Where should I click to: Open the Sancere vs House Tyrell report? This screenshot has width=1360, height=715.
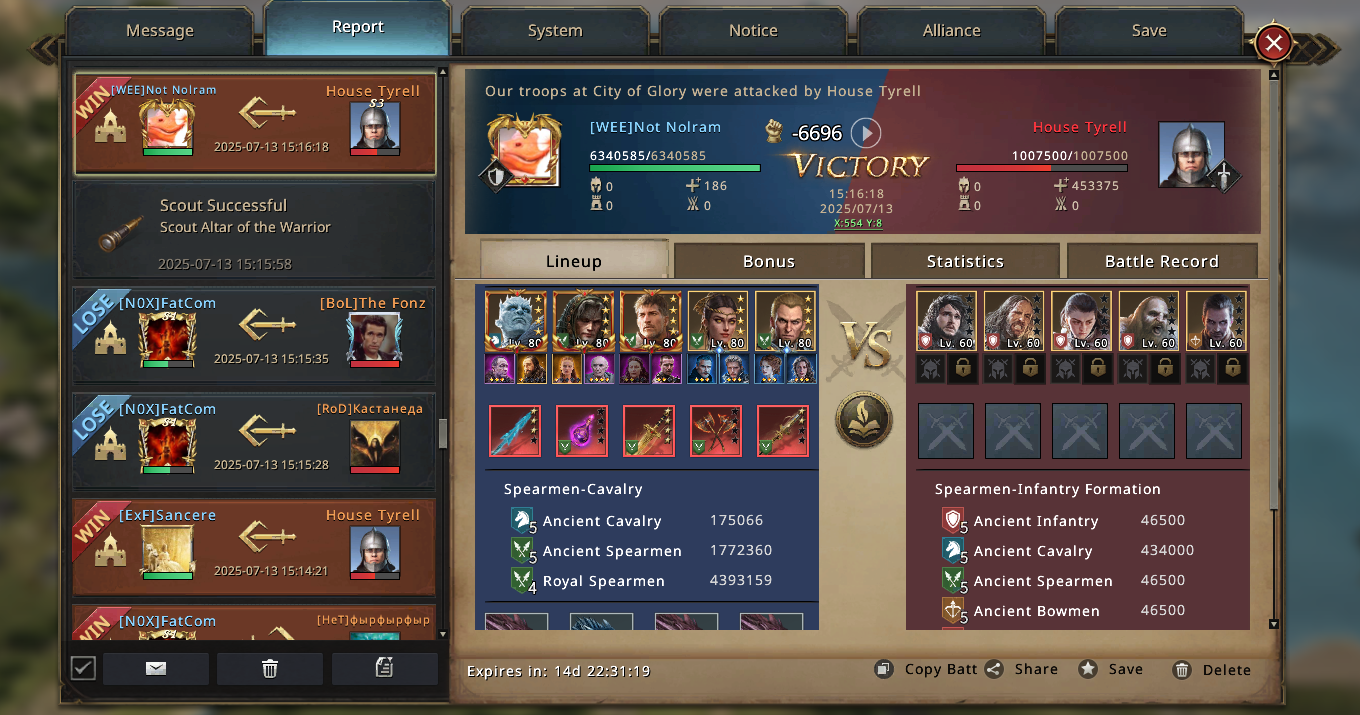pyautogui.click(x=255, y=547)
